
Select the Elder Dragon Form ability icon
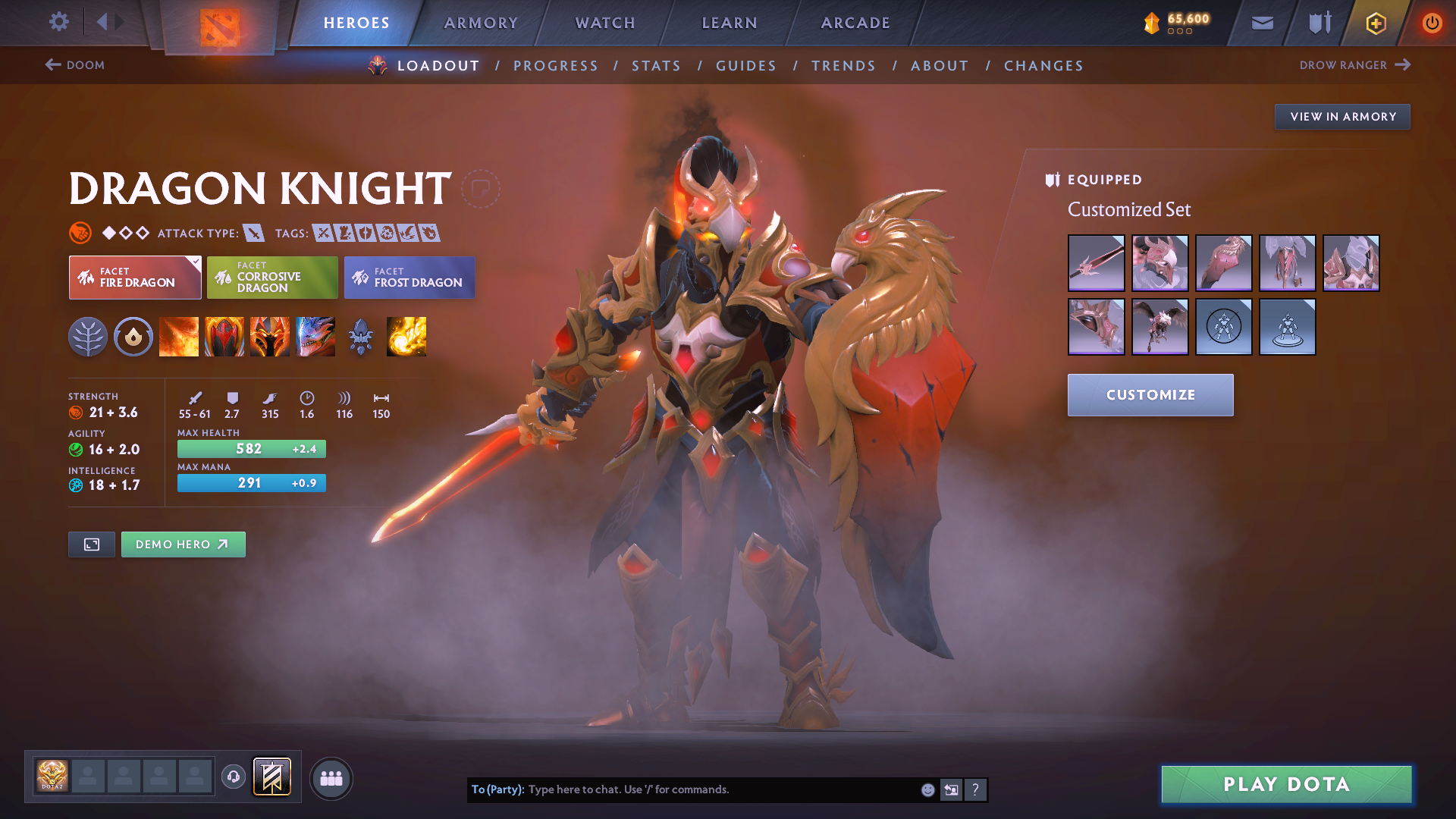click(315, 337)
